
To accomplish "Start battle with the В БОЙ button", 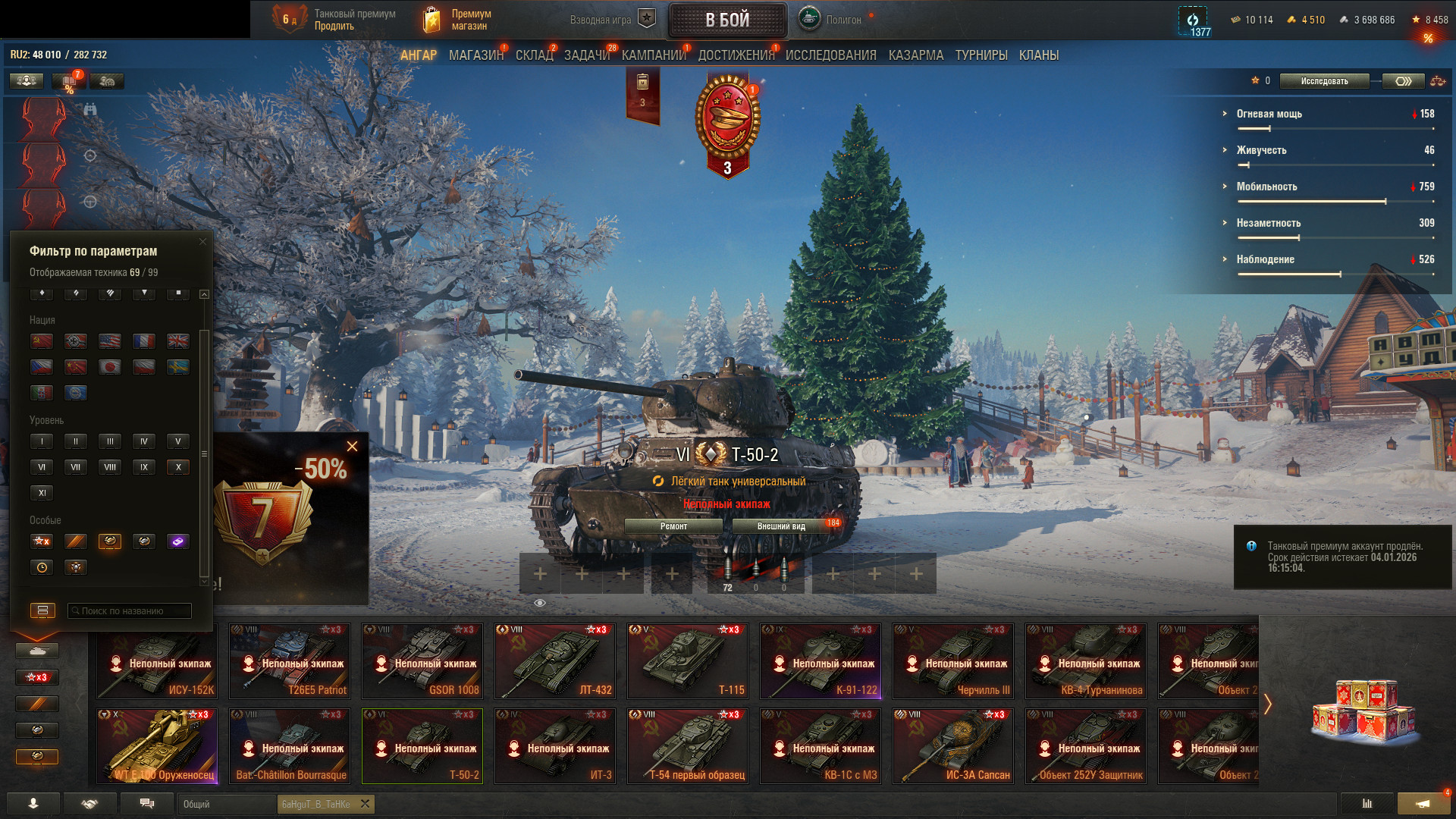I will (726, 20).
